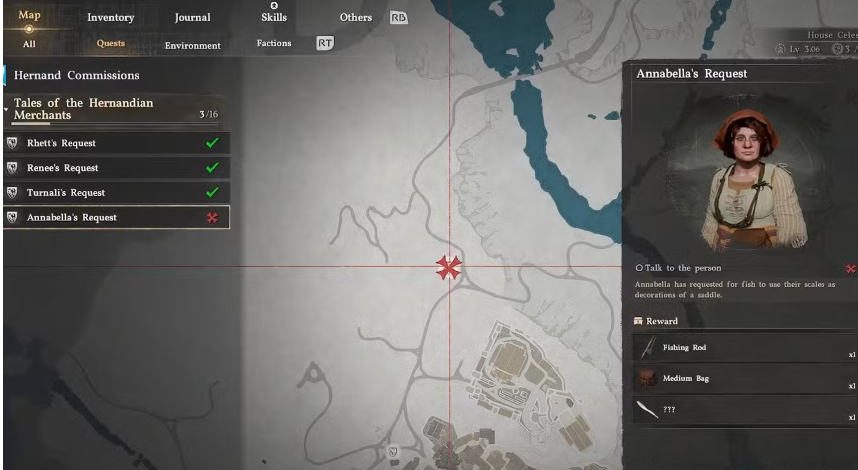Select the Others tab
858x470 pixels.
[x=355, y=17]
